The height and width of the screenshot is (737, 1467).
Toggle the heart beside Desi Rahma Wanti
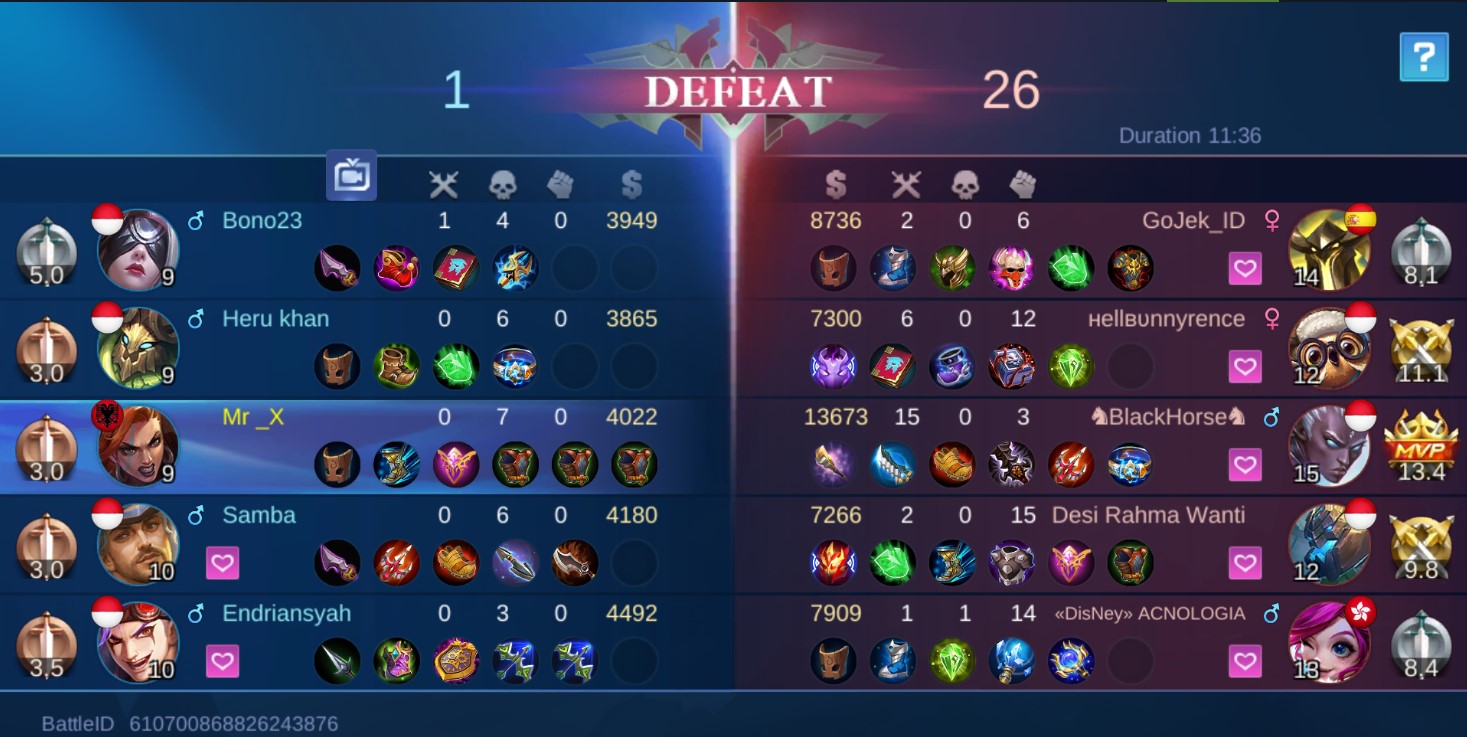point(1244,563)
